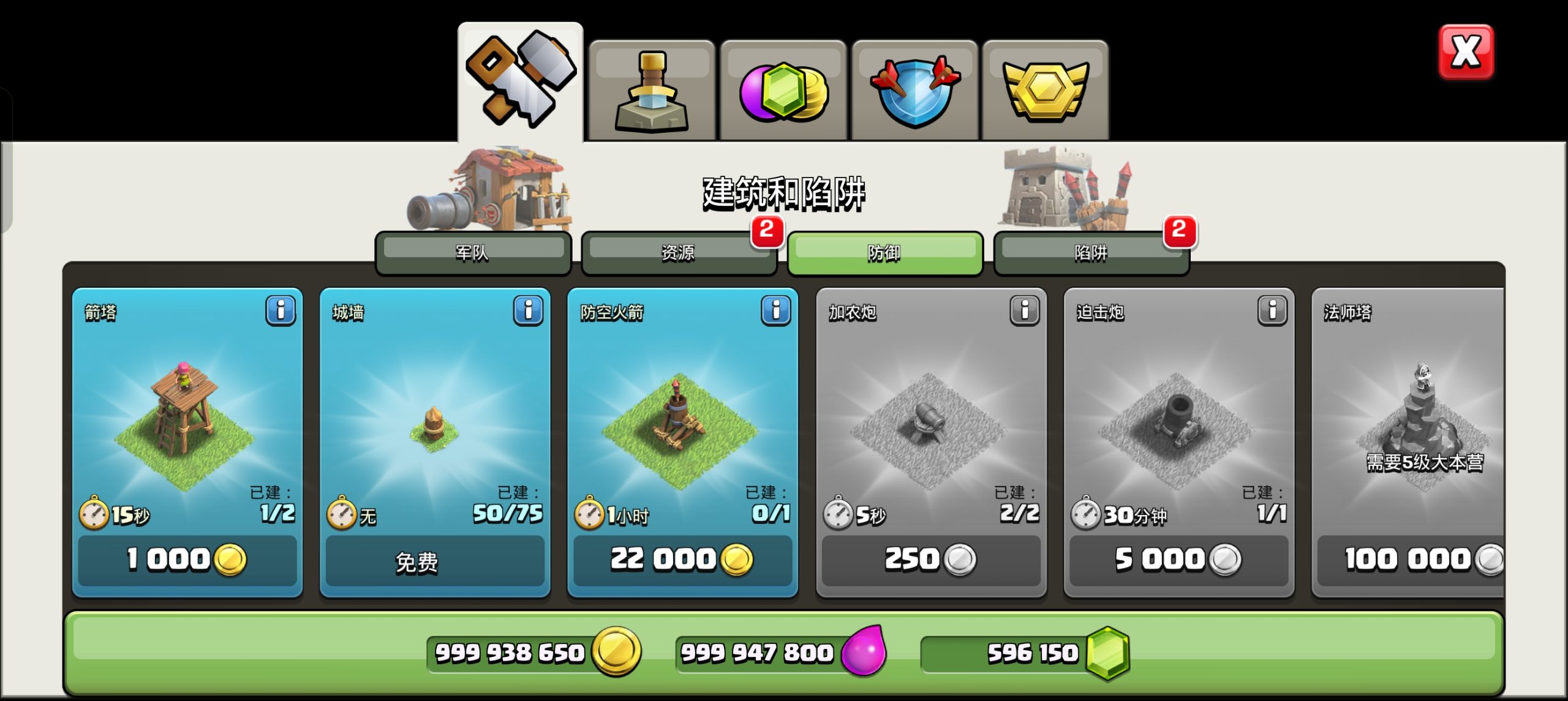Open the gems and gold resources tab
The width and height of the screenshot is (1568, 701).
tap(783, 91)
